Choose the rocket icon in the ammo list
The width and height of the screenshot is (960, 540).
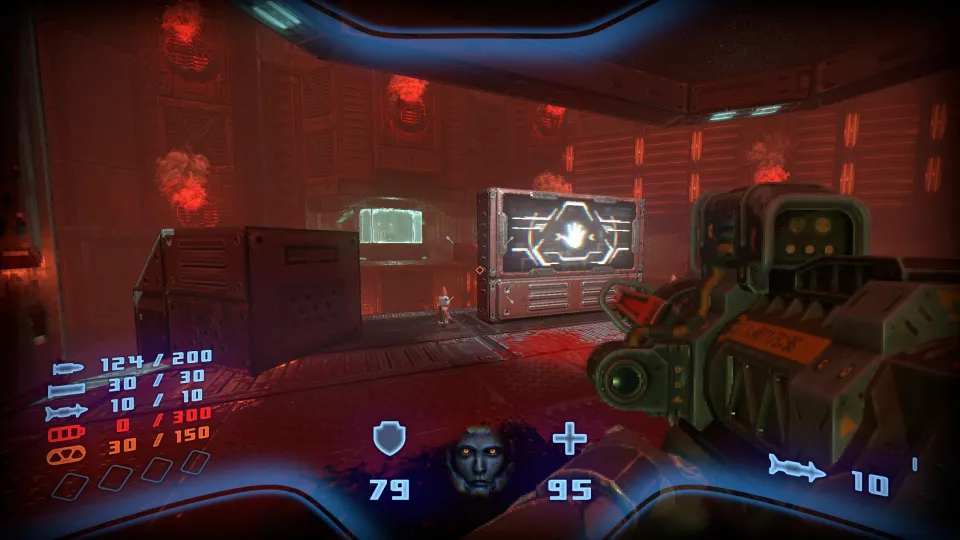[63, 412]
